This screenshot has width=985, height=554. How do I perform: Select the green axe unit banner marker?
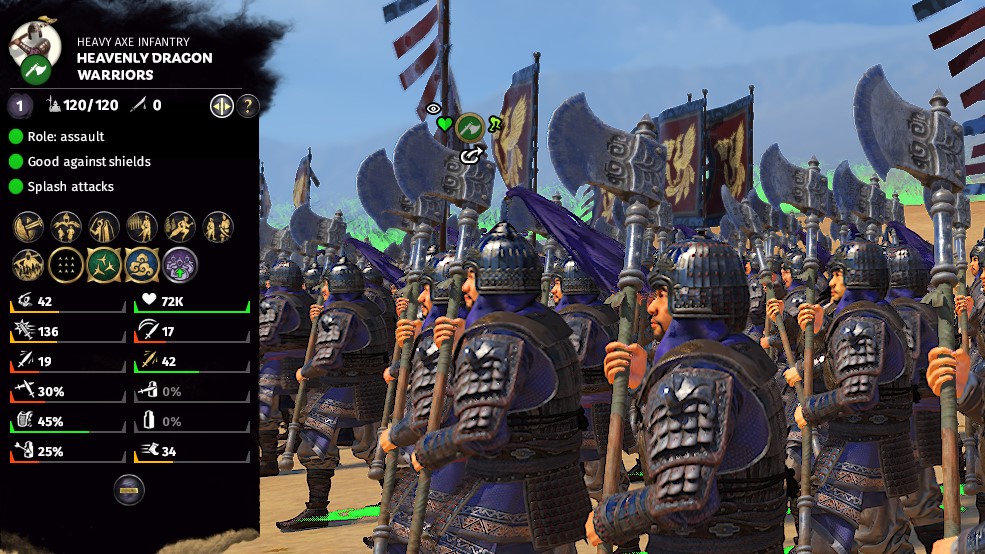(x=469, y=126)
